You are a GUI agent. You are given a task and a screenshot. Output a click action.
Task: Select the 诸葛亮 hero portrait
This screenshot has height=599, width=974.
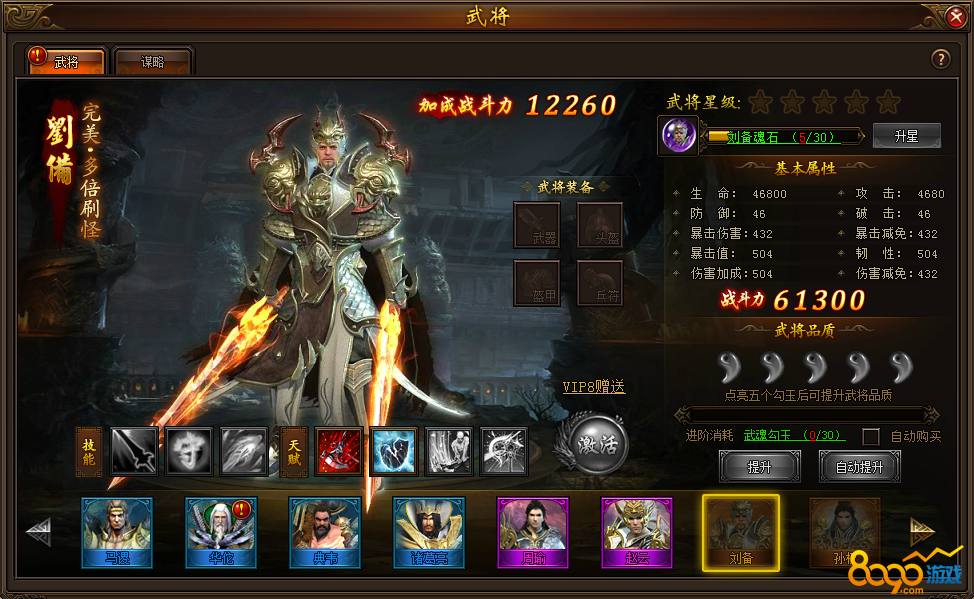tap(429, 532)
